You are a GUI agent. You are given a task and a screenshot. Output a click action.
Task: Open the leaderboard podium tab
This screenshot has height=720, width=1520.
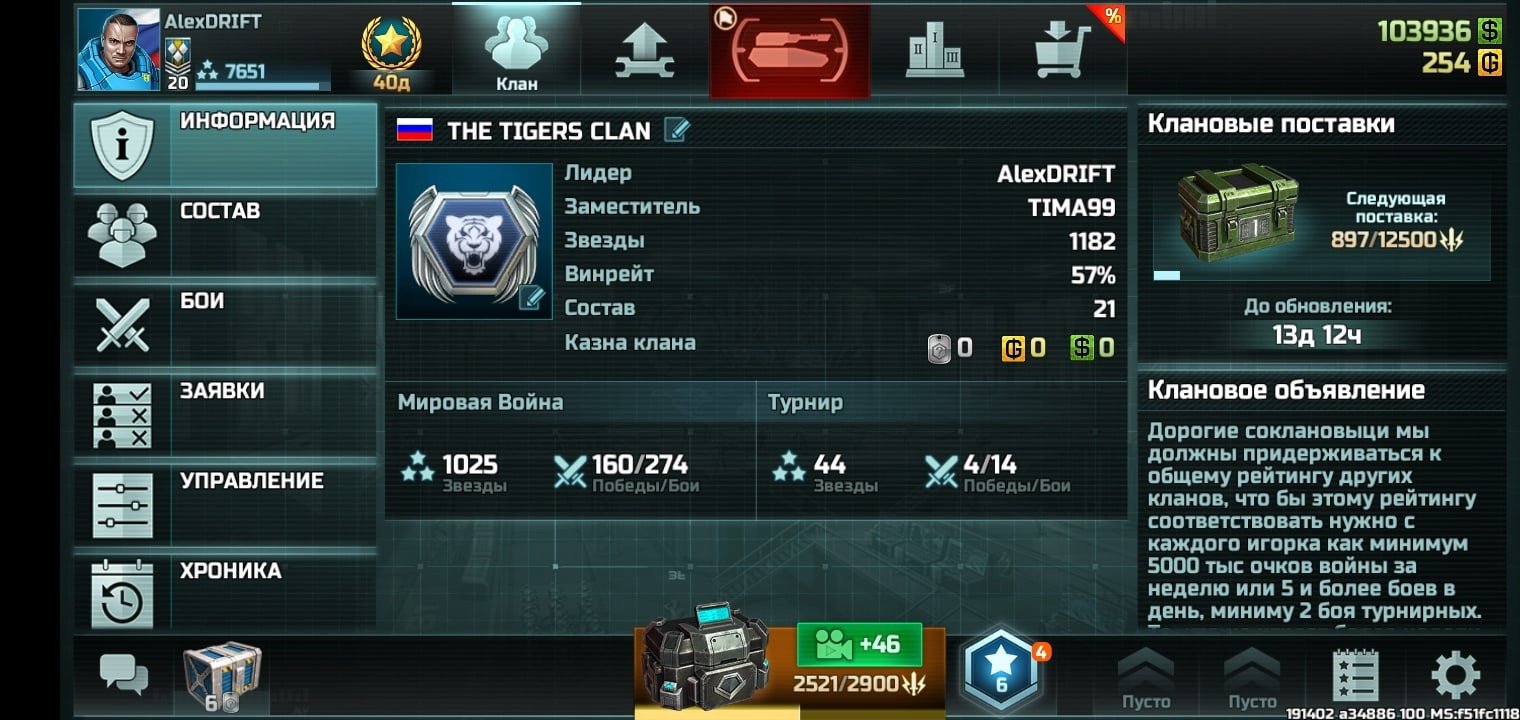pos(934,50)
